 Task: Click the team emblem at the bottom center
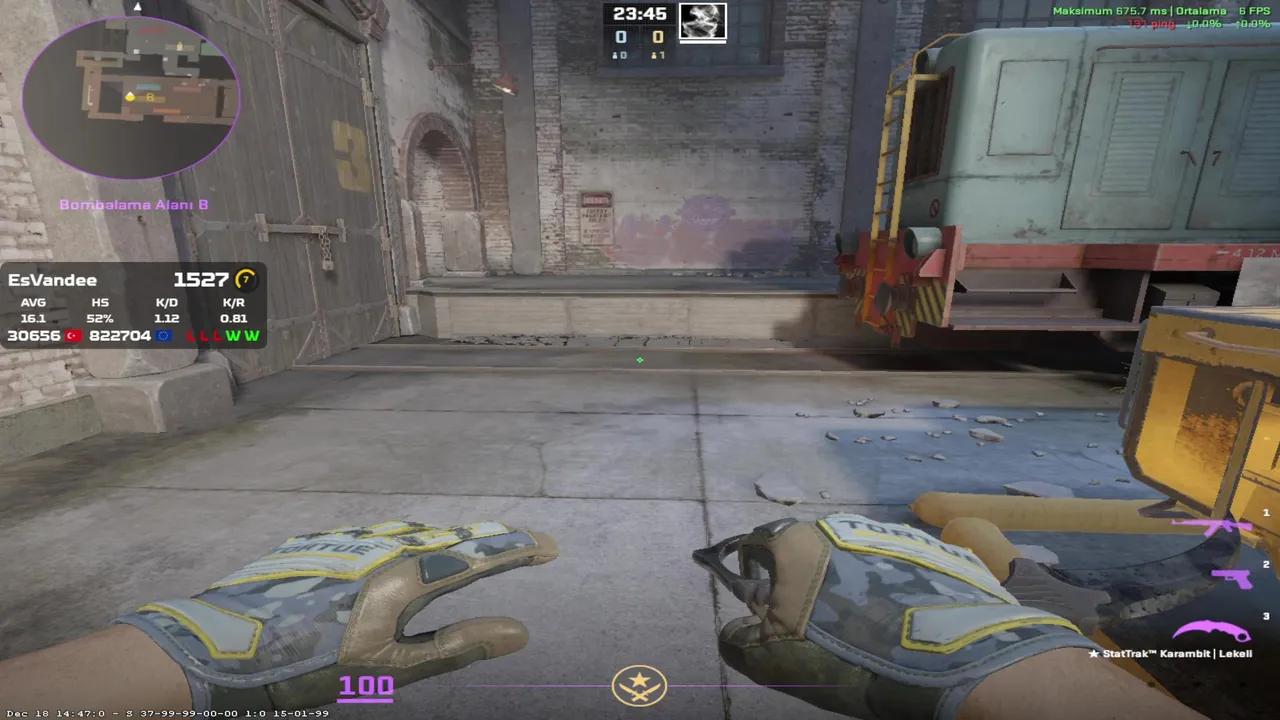(639, 685)
